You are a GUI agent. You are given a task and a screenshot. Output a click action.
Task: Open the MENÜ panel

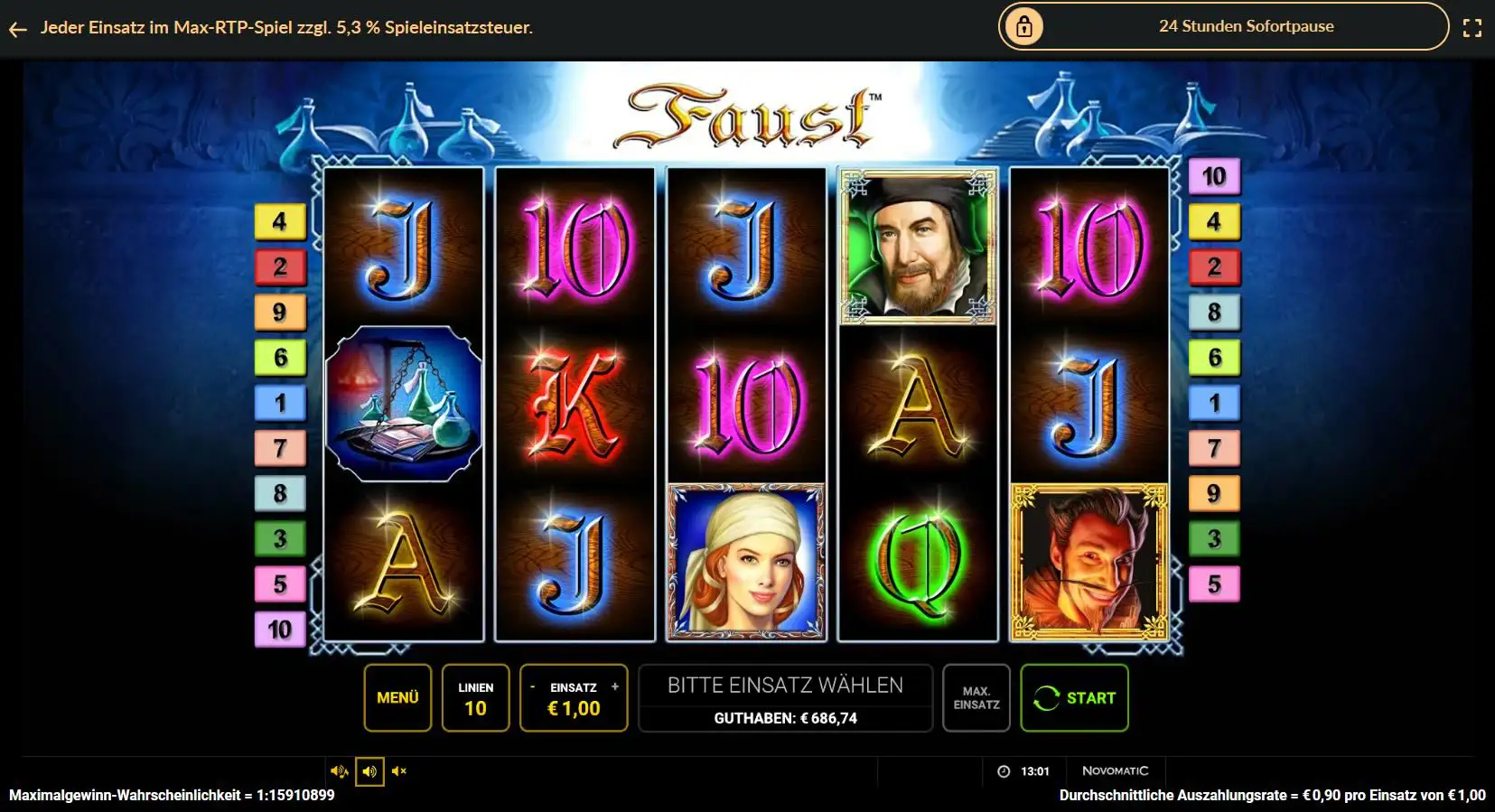coord(397,697)
